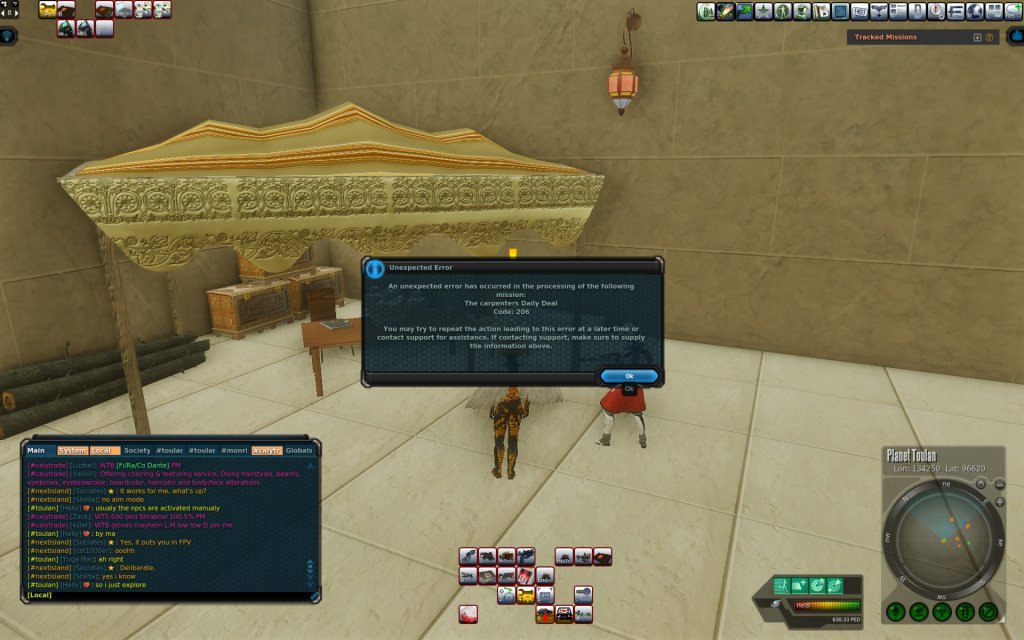Image resolution: width=1024 pixels, height=640 pixels.
Task: Open the System chat tab
Action: 72,450
